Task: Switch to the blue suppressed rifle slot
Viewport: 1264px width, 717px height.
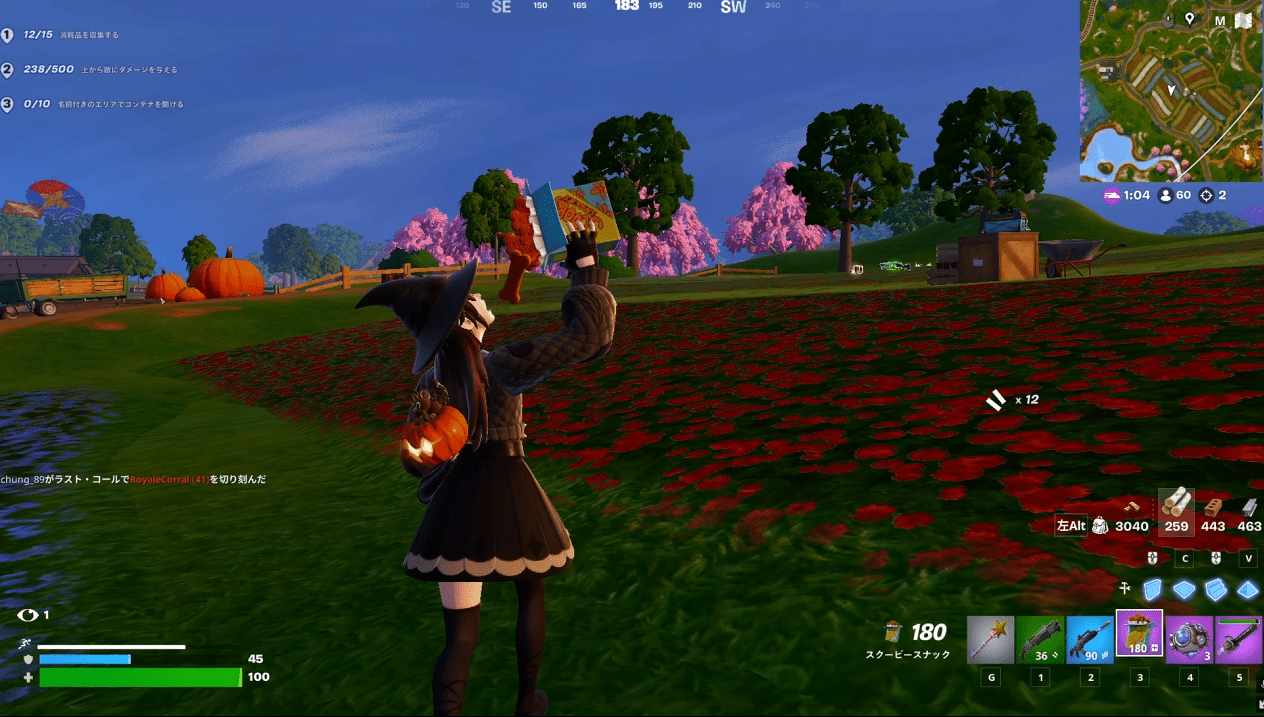Action: tap(1090, 640)
